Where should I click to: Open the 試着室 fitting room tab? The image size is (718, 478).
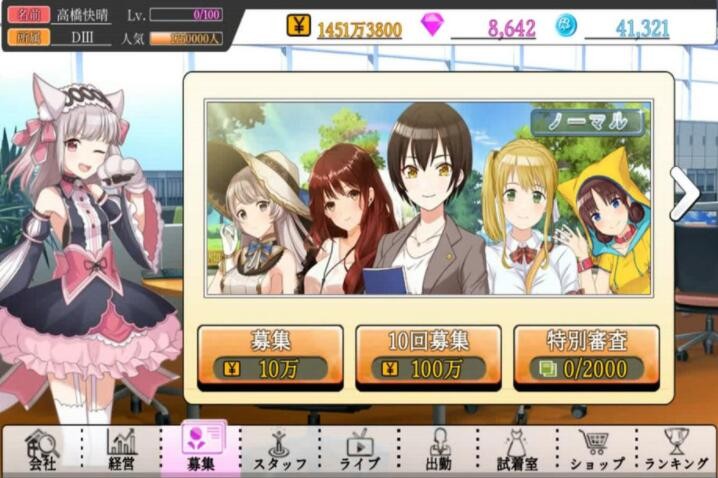518,449
